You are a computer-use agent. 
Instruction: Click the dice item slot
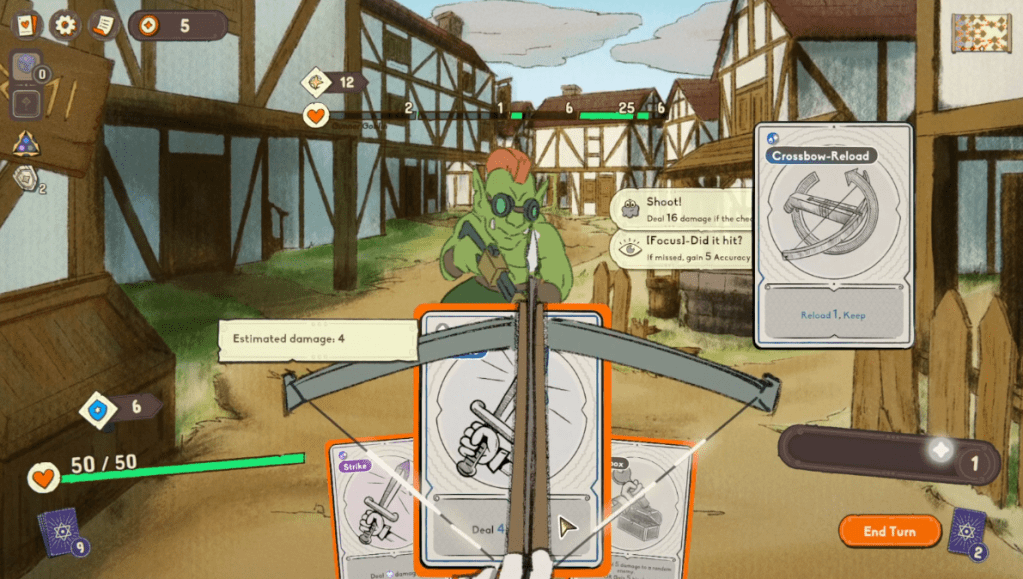pyautogui.click(x=27, y=66)
